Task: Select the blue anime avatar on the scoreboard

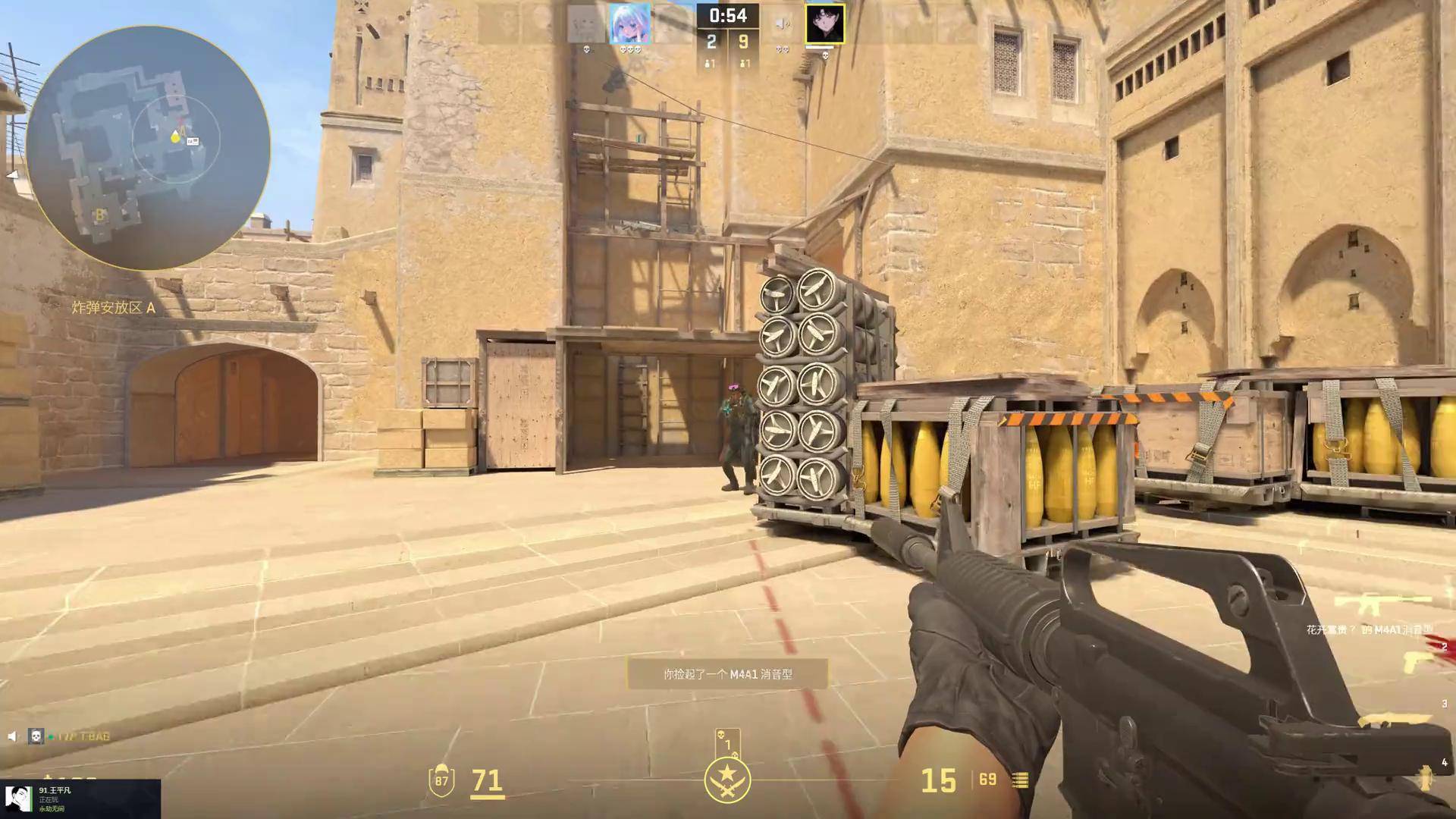Action: [629, 24]
